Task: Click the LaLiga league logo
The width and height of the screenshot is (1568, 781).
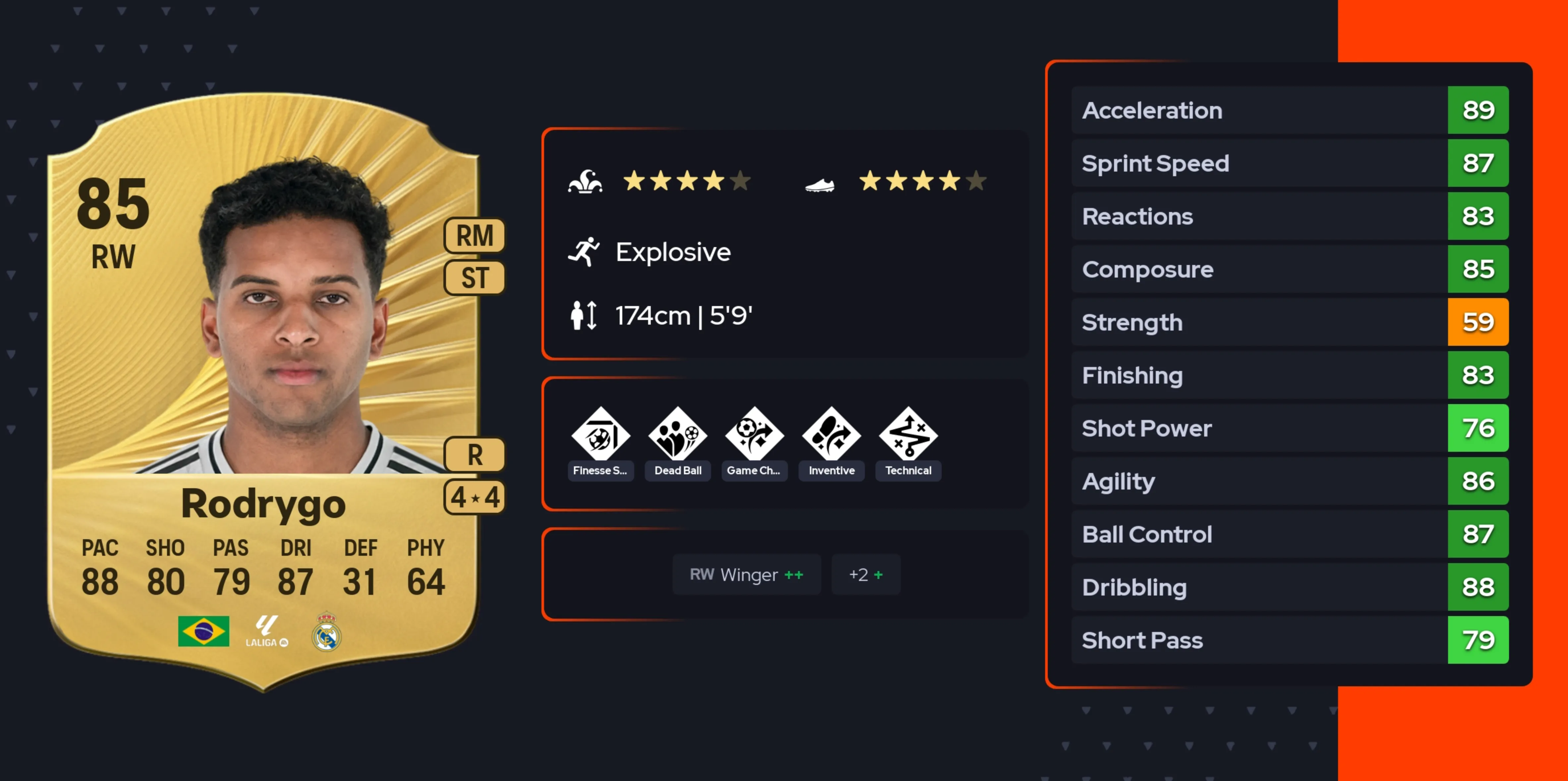Action: [267, 631]
